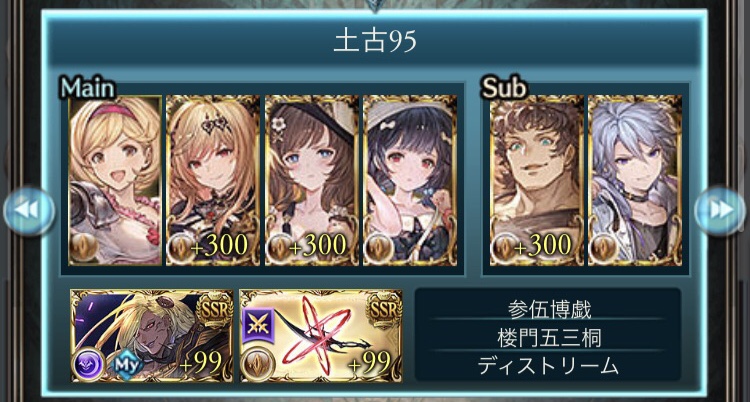The width and height of the screenshot is (750, 402).
Task: Go to the next party with the right arrow
Action: (x=719, y=209)
